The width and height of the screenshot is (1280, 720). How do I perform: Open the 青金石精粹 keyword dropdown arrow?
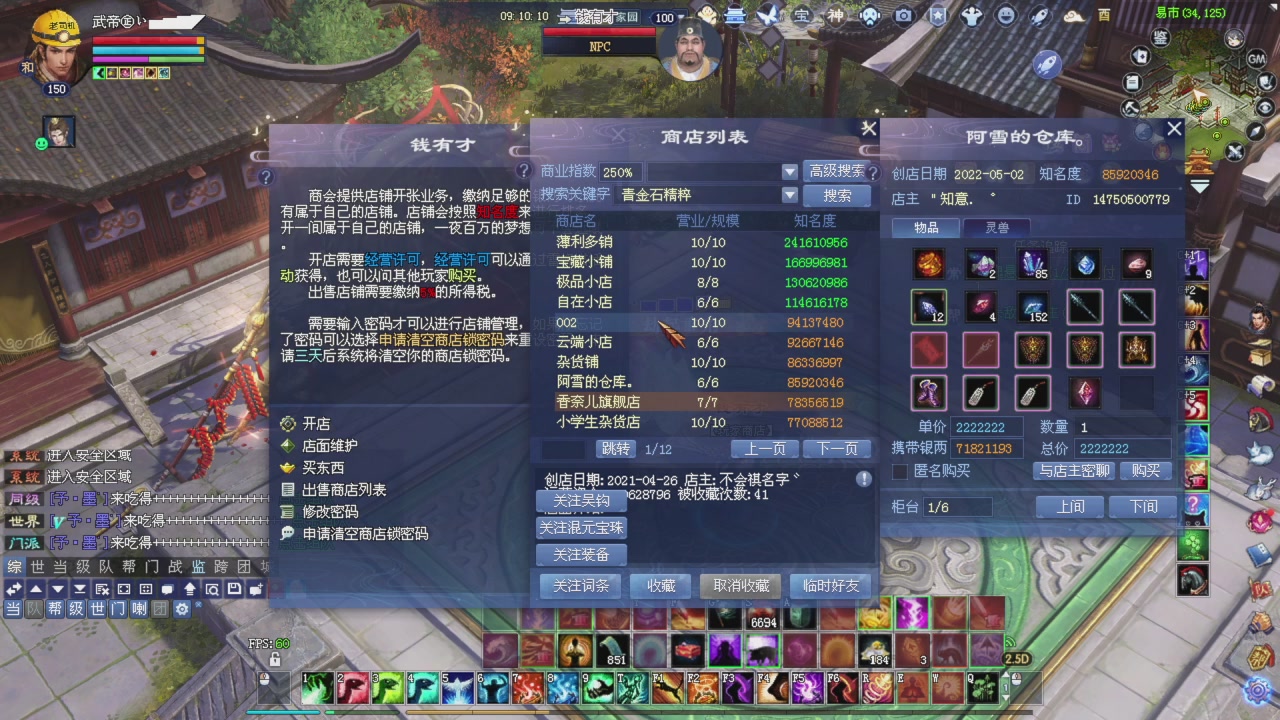click(x=790, y=194)
